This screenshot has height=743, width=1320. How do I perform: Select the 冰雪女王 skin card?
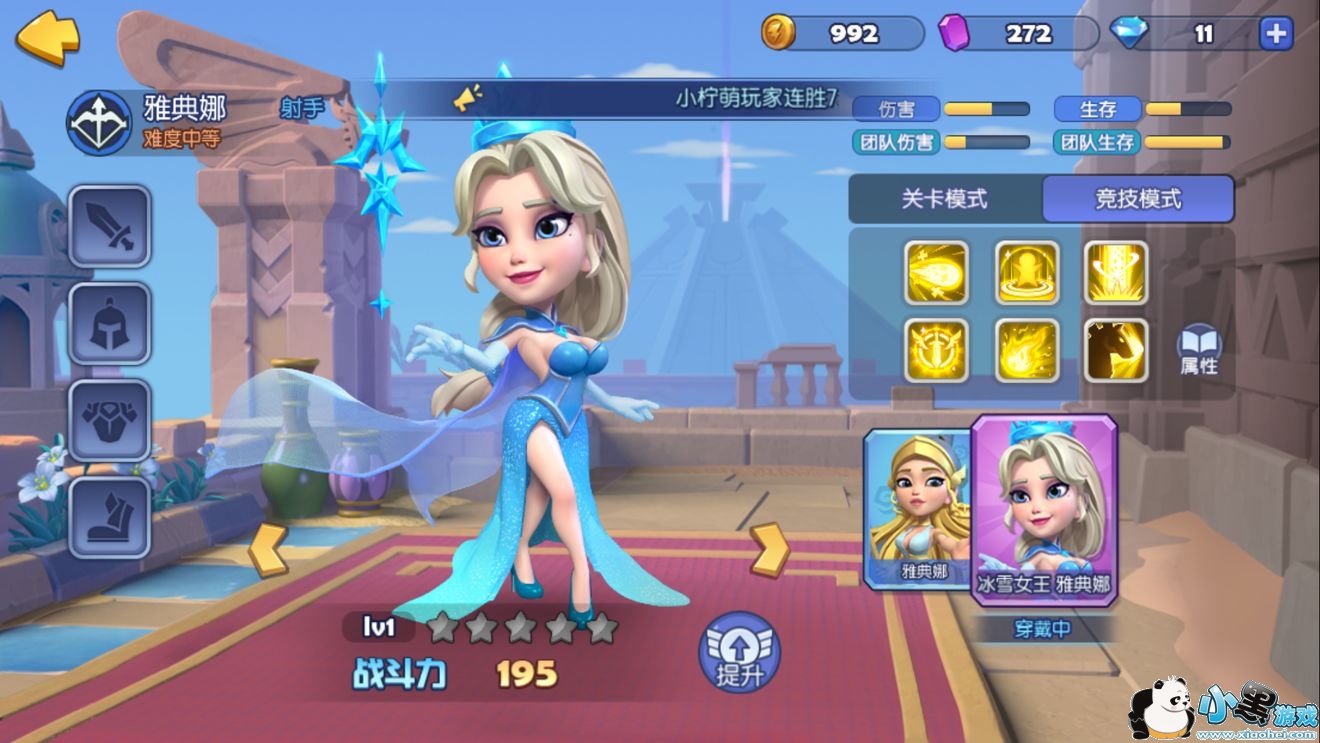pyautogui.click(x=1043, y=508)
